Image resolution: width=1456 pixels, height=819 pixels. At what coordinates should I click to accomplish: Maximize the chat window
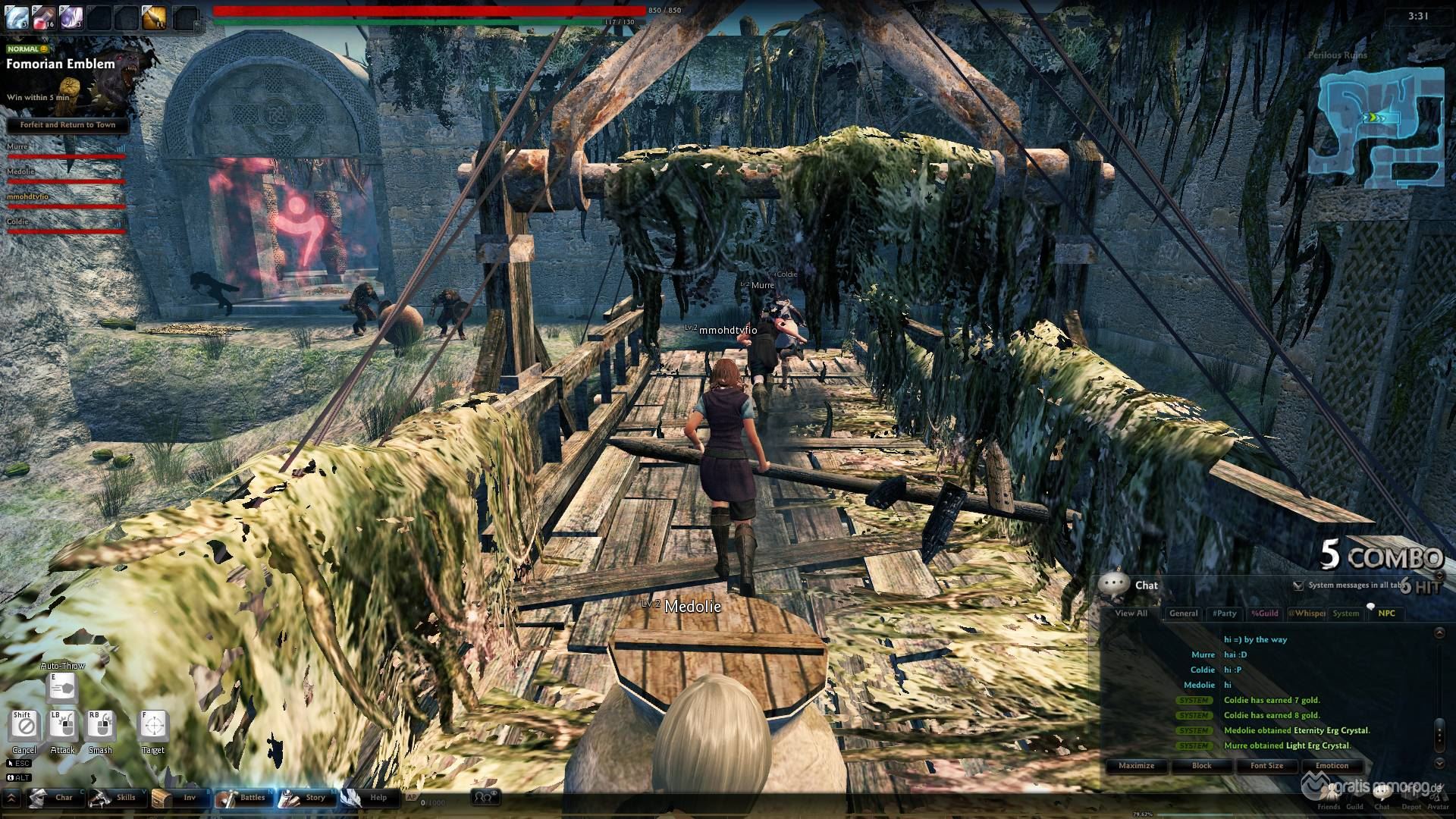click(1136, 766)
